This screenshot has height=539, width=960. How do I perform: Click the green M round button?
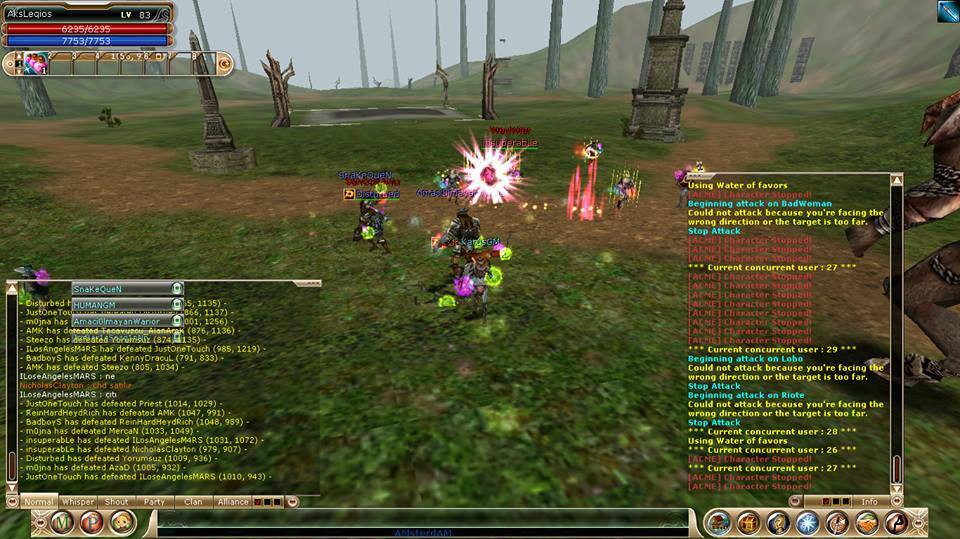63,523
